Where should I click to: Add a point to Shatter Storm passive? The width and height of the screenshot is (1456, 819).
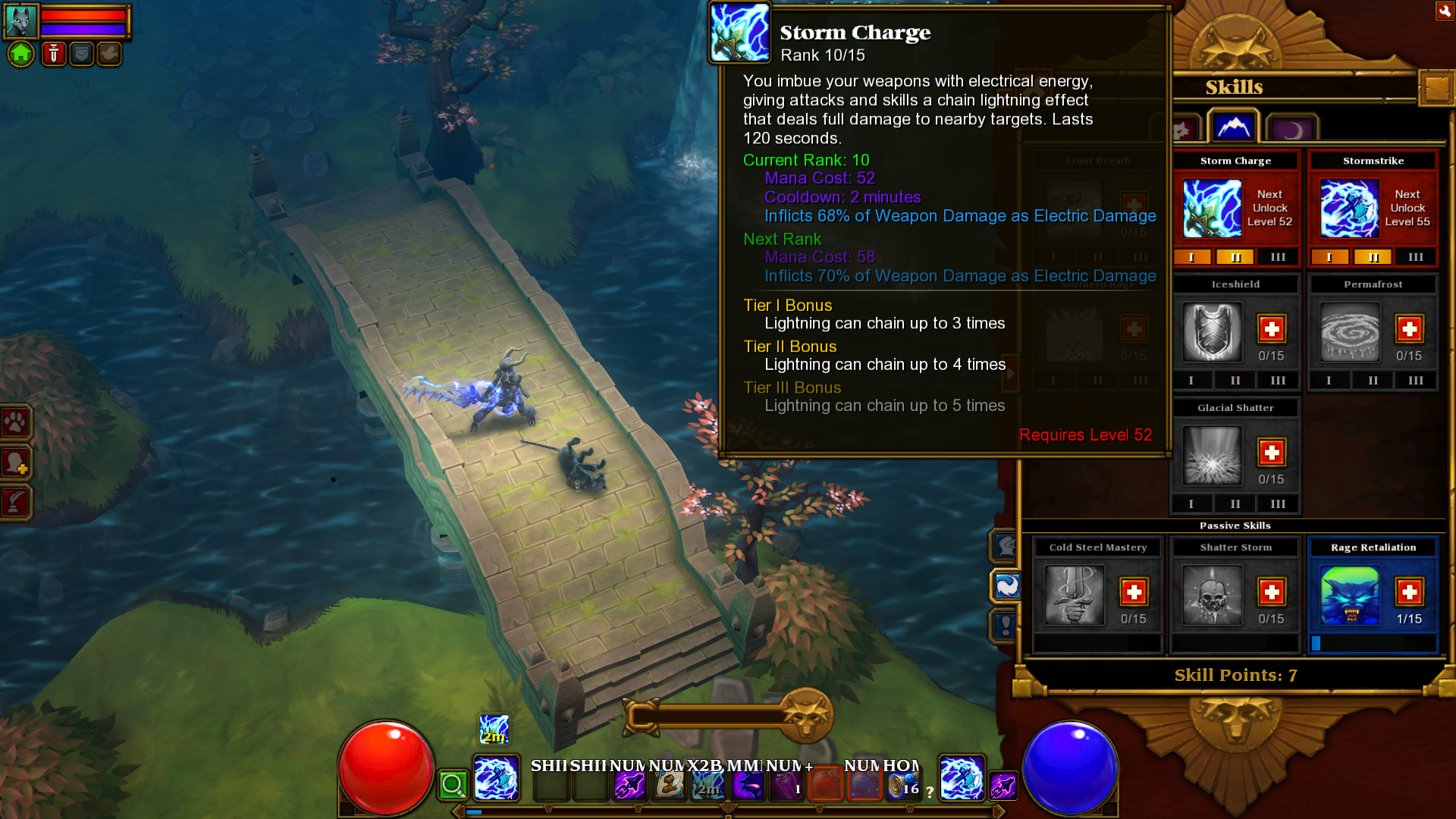(1272, 592)
